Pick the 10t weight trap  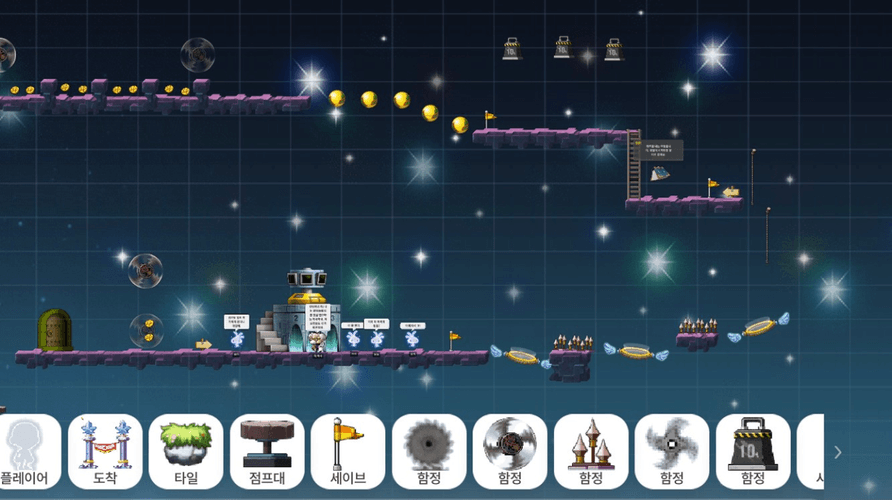tap(753, 451)
